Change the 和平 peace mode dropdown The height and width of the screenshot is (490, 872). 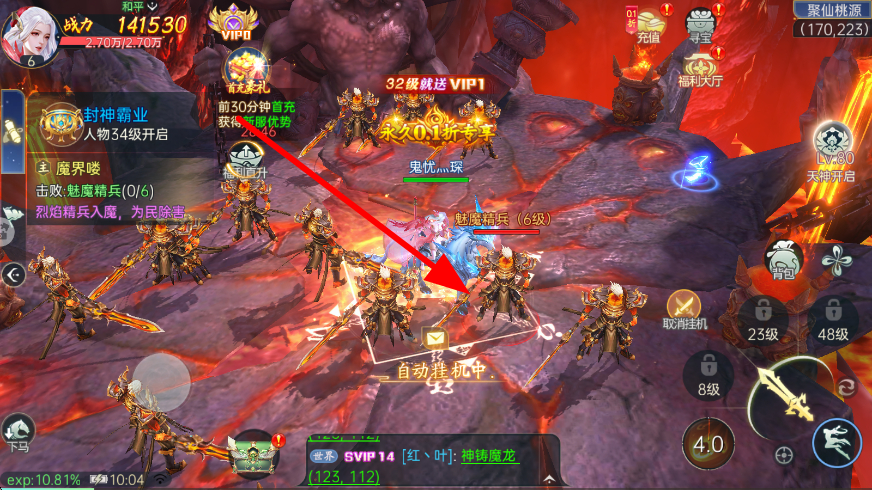(x=135, y=7)
